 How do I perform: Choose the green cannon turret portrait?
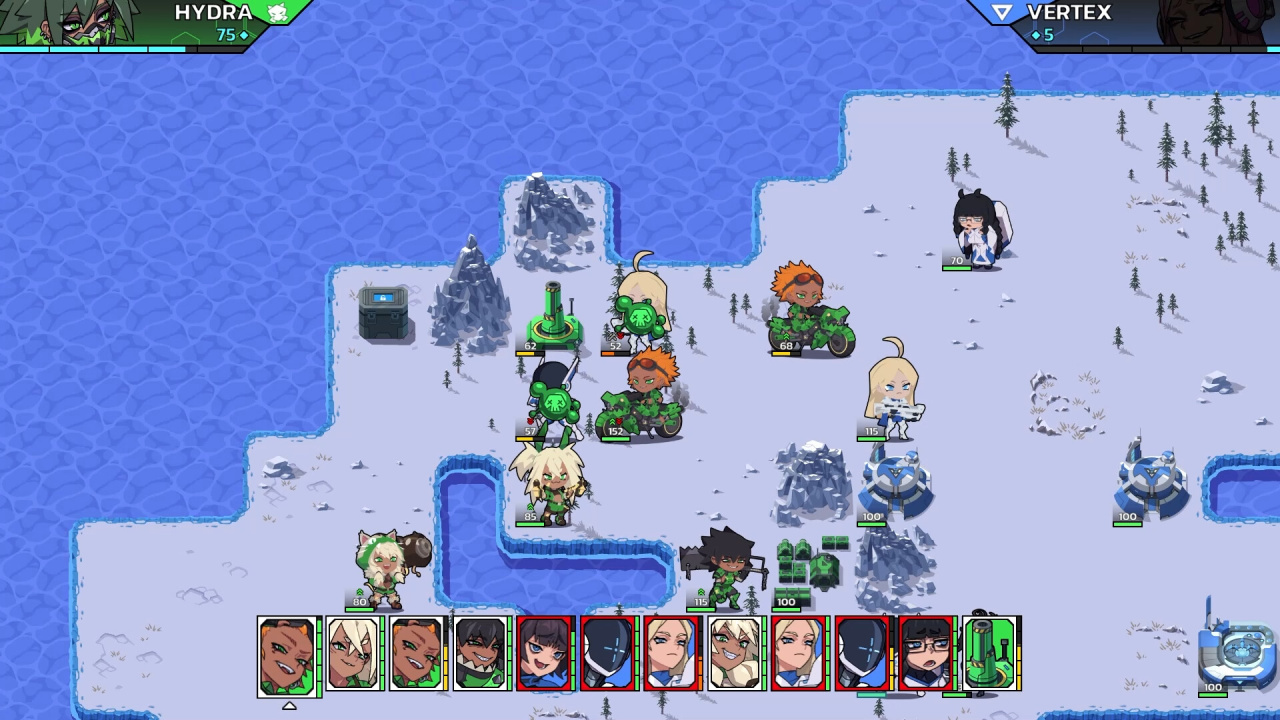990,653
